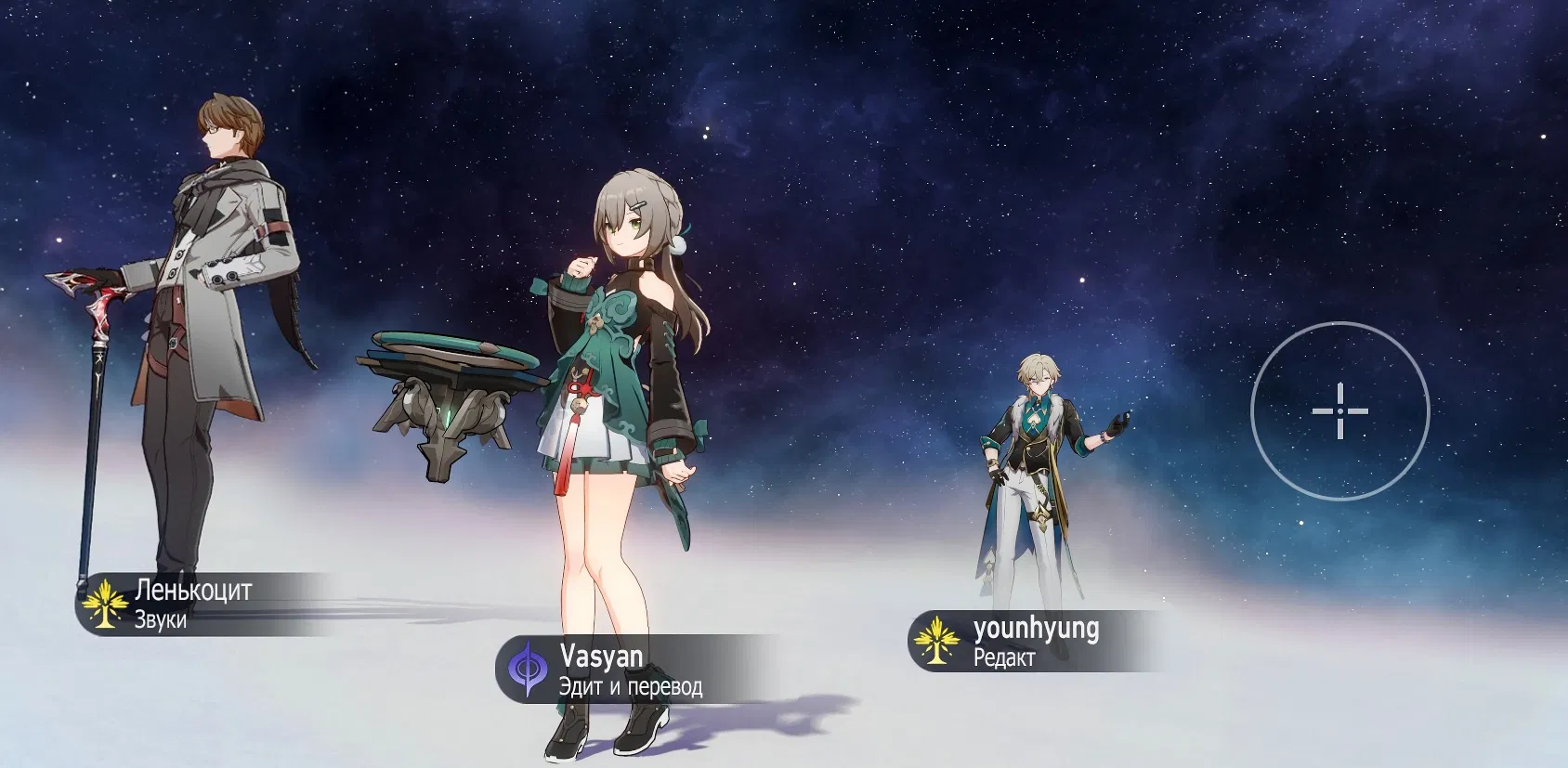Select the Ленькоцит nameplate
The width and height of the screenshot is (1568, 768).
click(x=186, y=604)
